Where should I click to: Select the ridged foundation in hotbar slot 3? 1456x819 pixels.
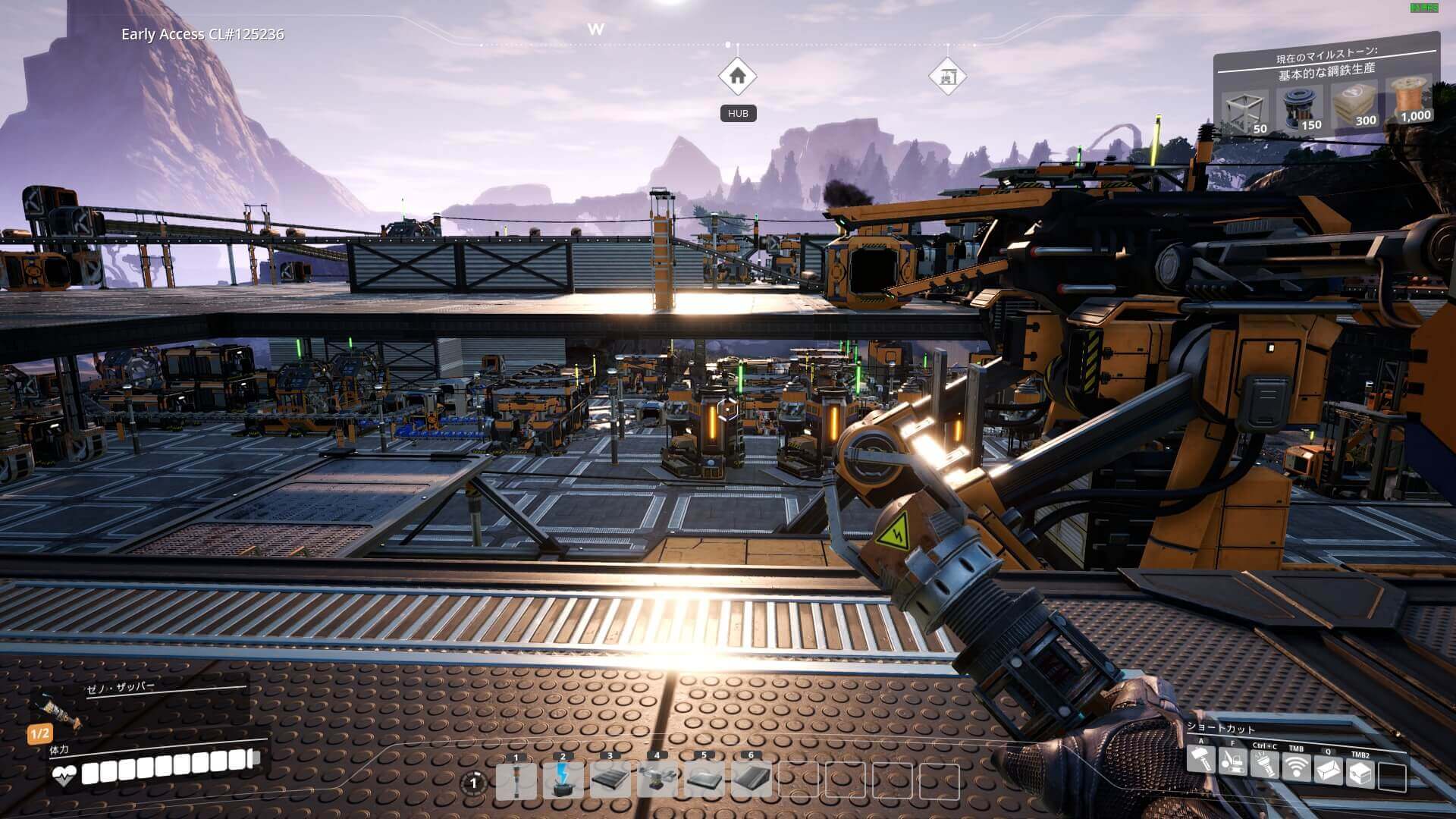coord(610,781)
